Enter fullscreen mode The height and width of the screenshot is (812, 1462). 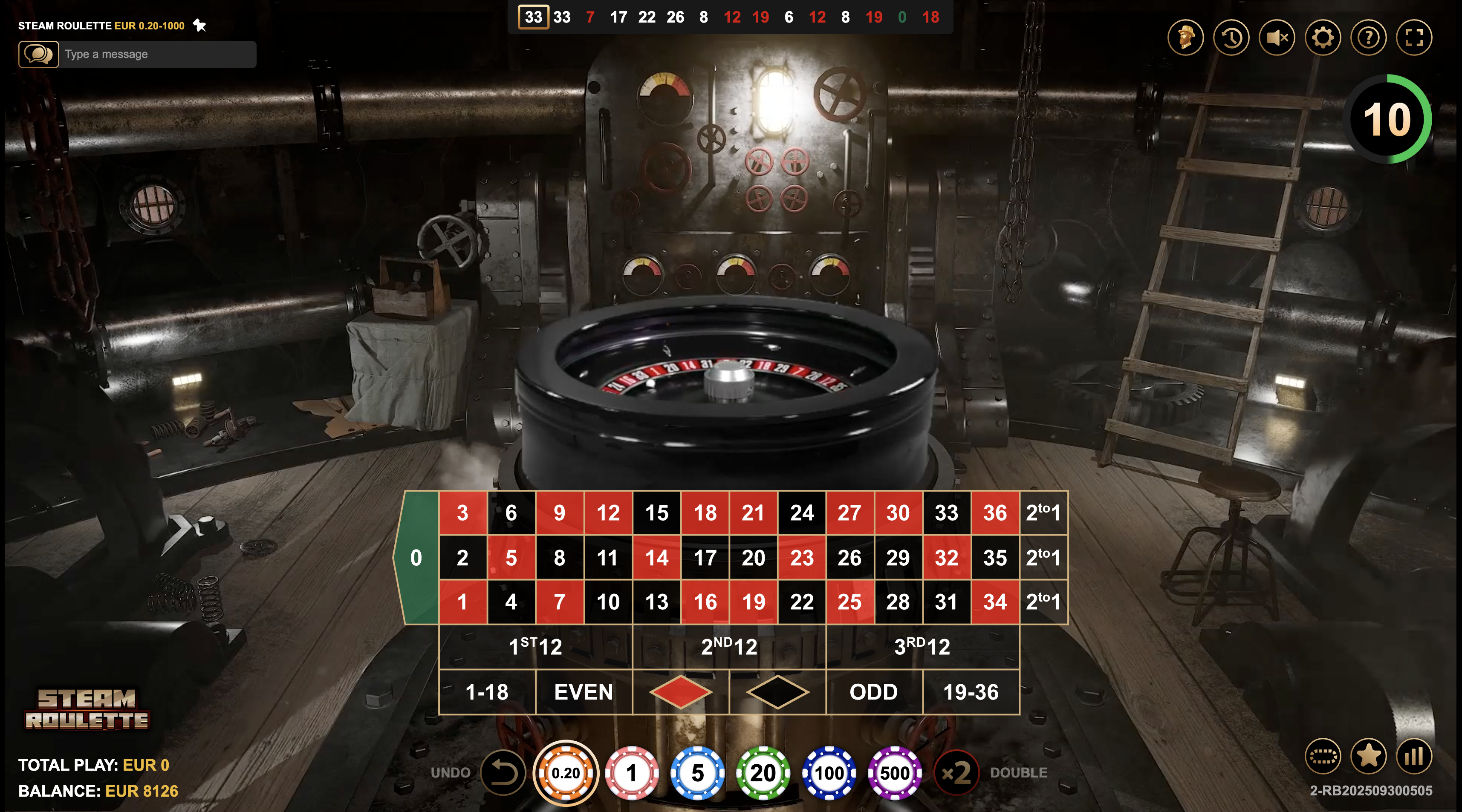(x=1414, y=37)
